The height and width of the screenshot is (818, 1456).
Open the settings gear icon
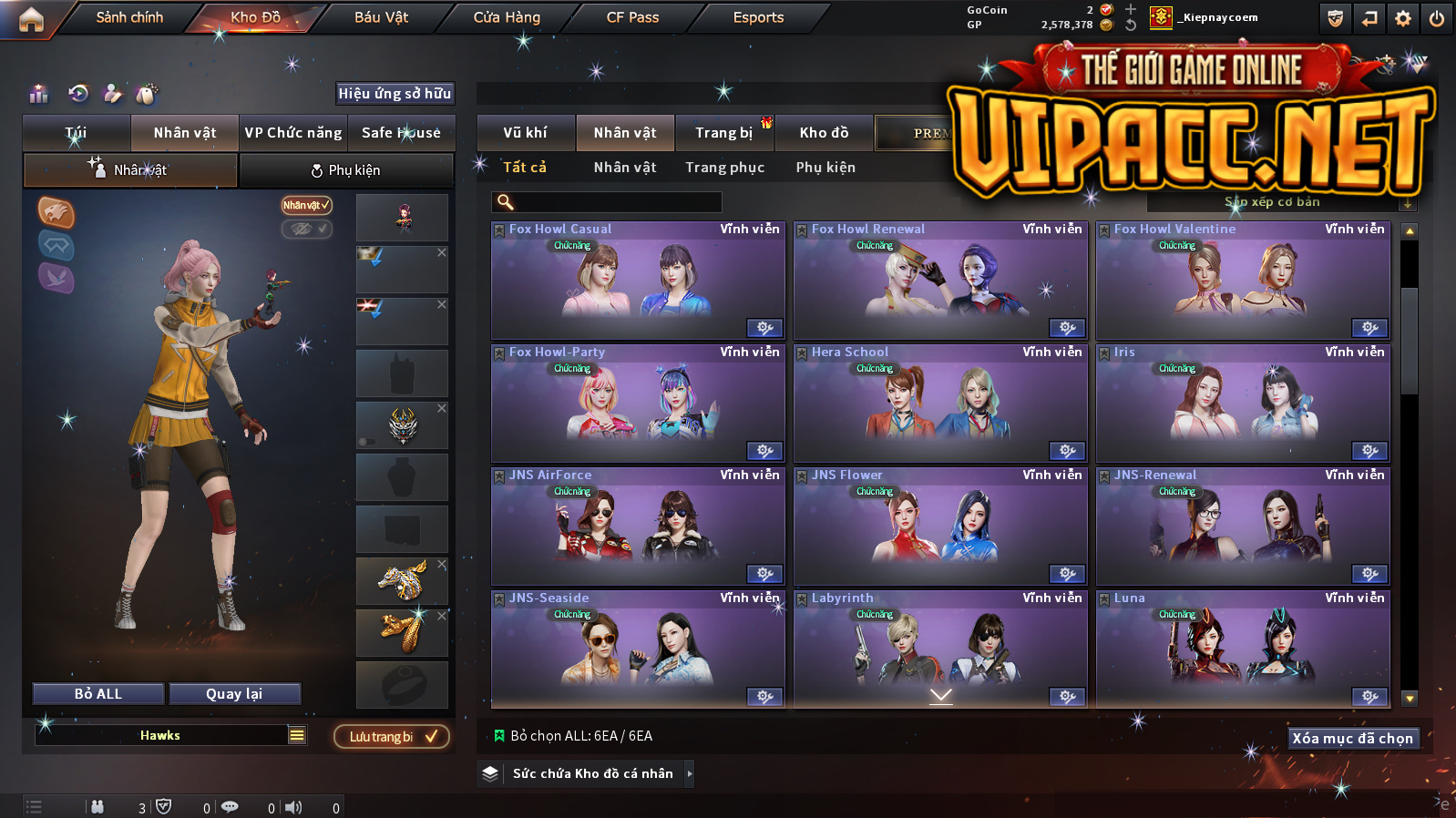click(x=1403, y=18)
